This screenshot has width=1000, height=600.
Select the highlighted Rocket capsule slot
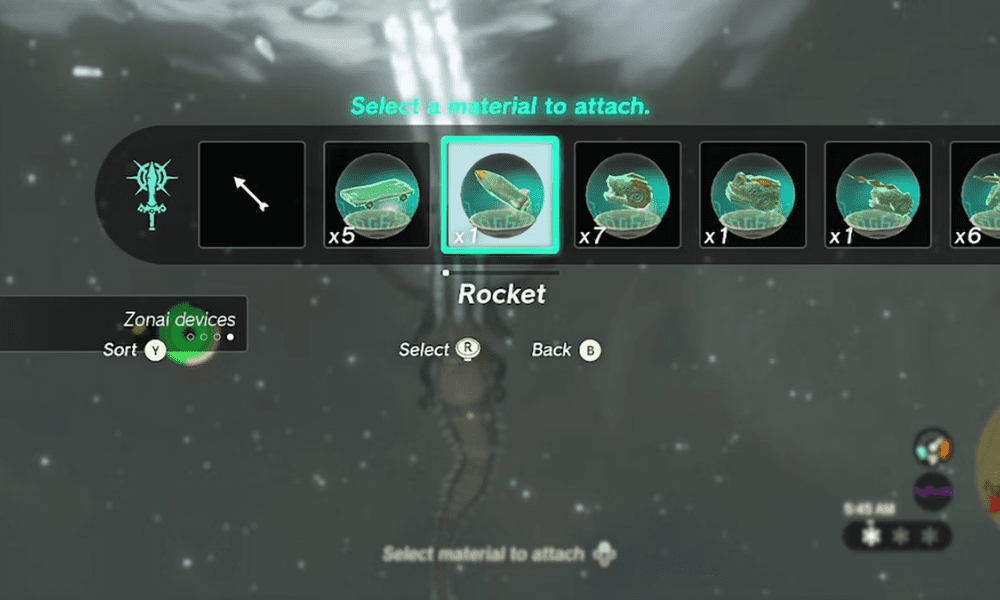[501, 195]
